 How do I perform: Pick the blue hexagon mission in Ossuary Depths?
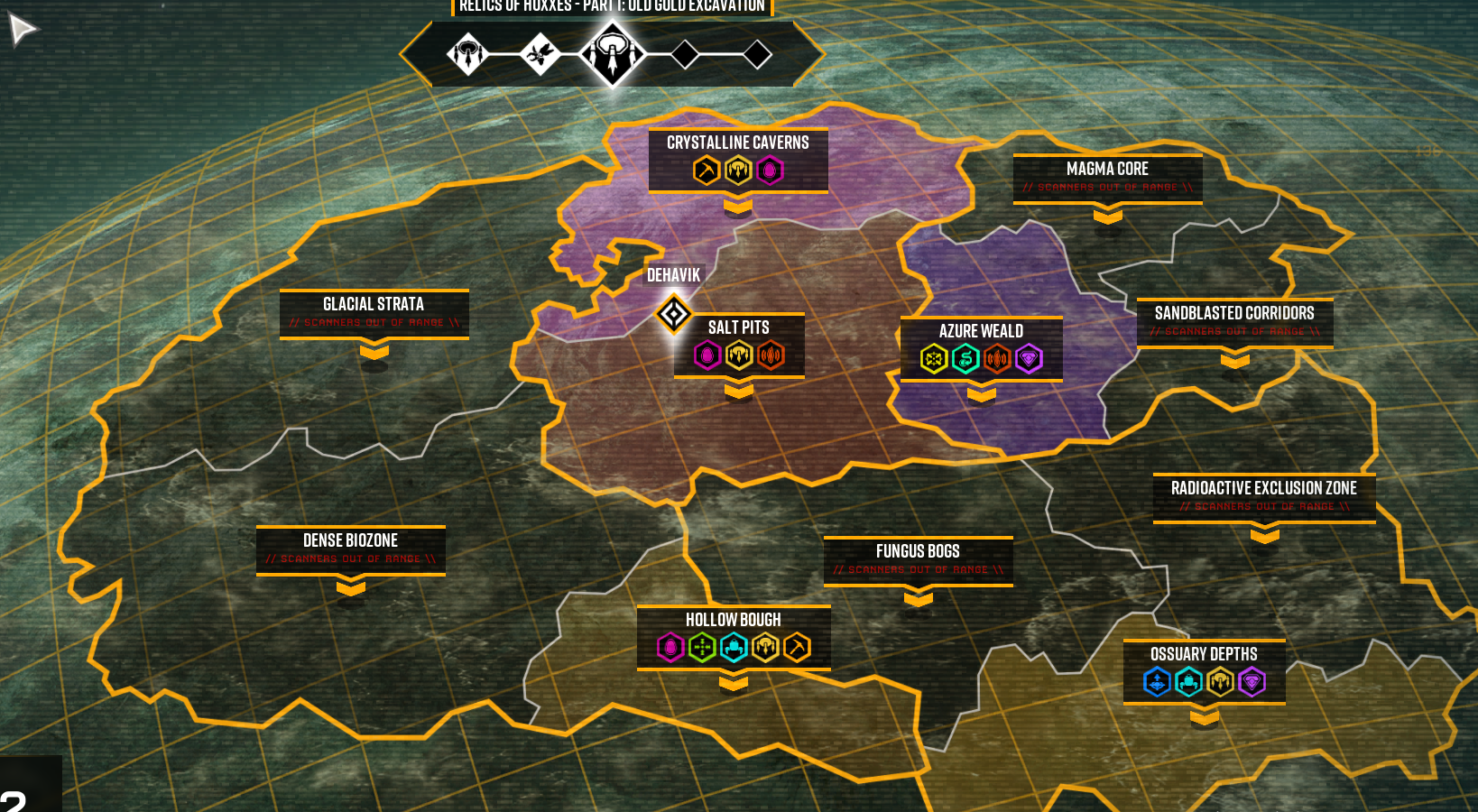tap(1157, 682)
